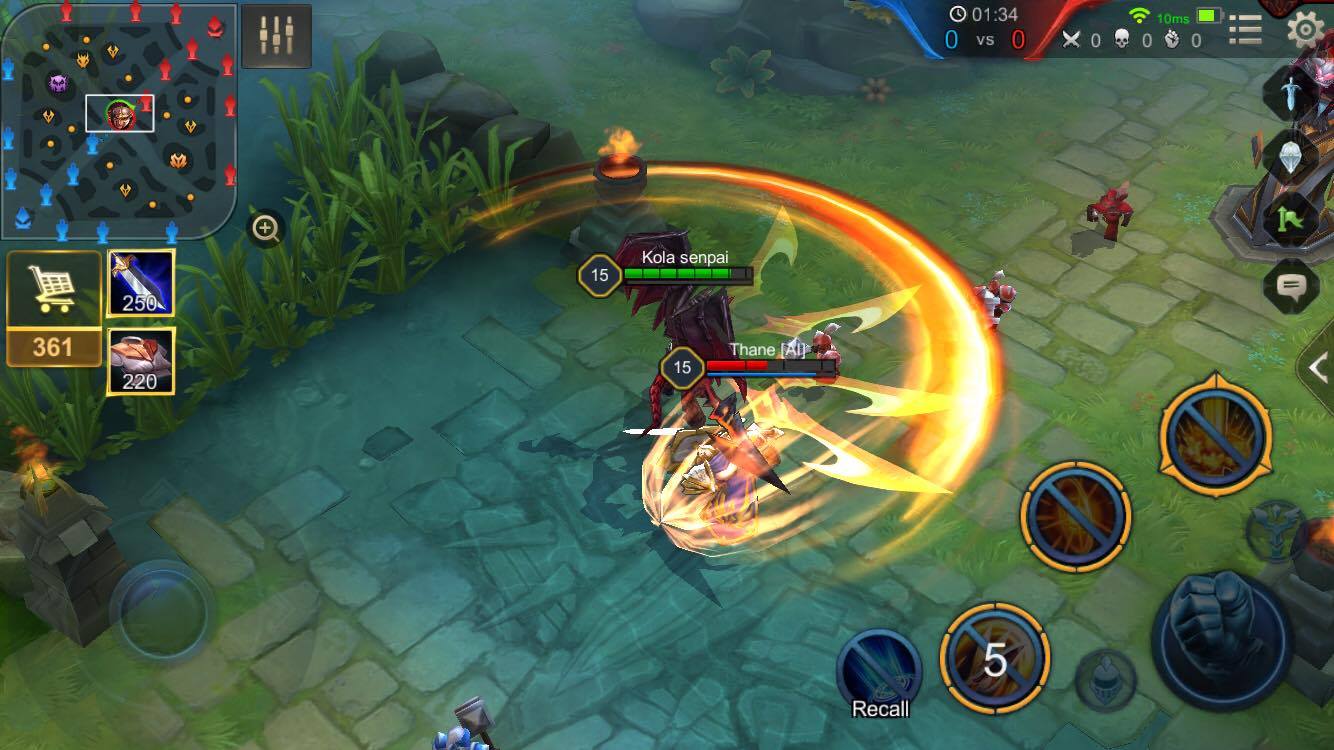This screenshot has height=750, width=1334.
Task: Open the item shop cart button
Action: pyautogui.click(x=54, y=290)
